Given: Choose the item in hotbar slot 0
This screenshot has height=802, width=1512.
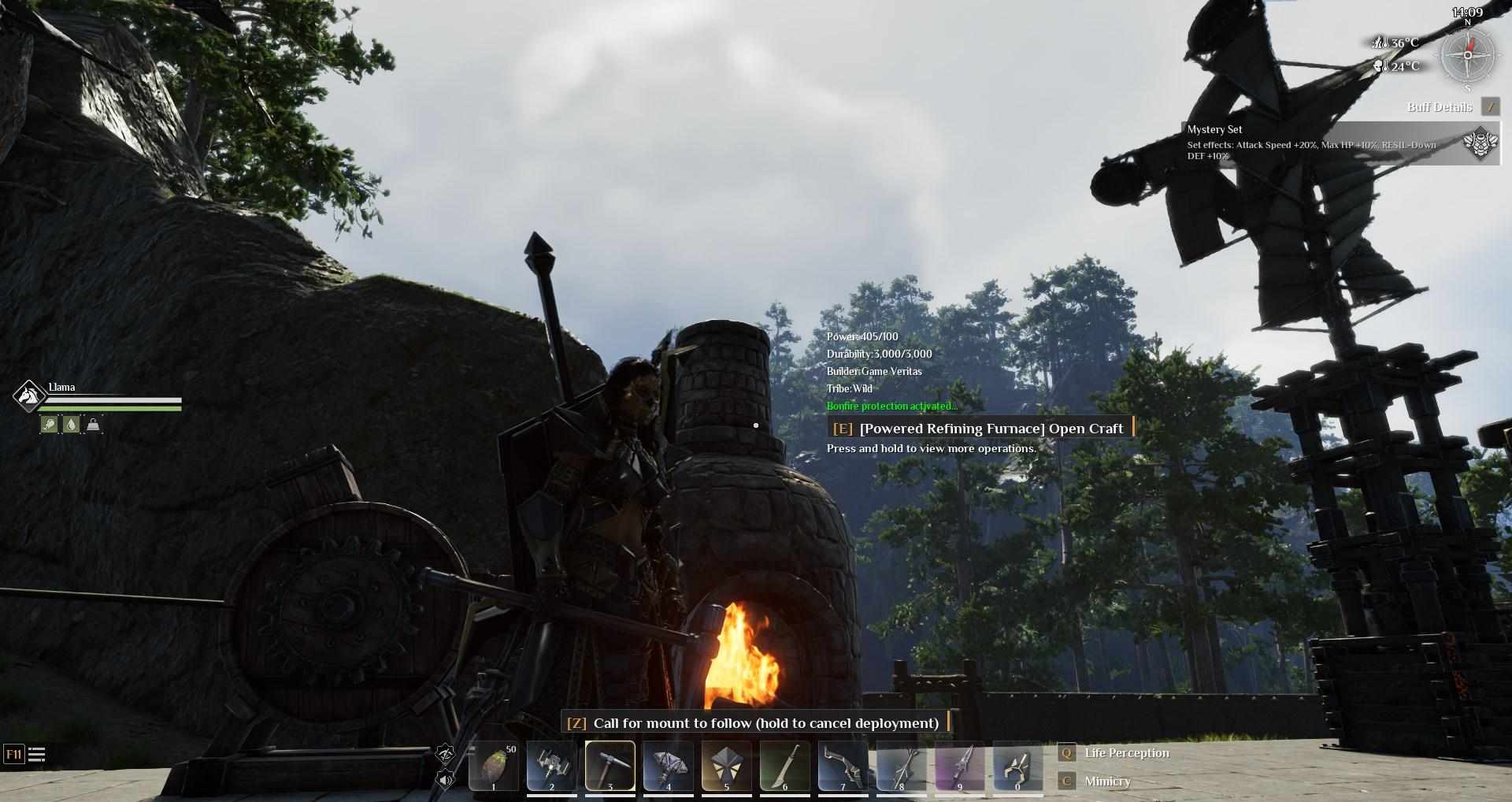Looking at the screenshot, I should [x=1017, y=765].
